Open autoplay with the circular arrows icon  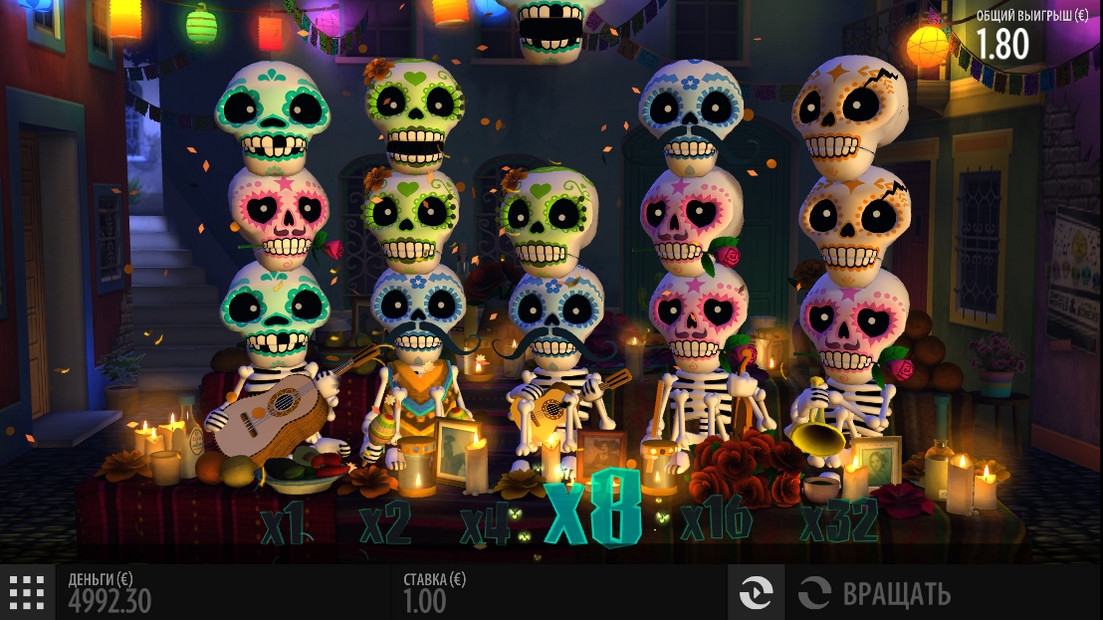(x=756, y=593)
